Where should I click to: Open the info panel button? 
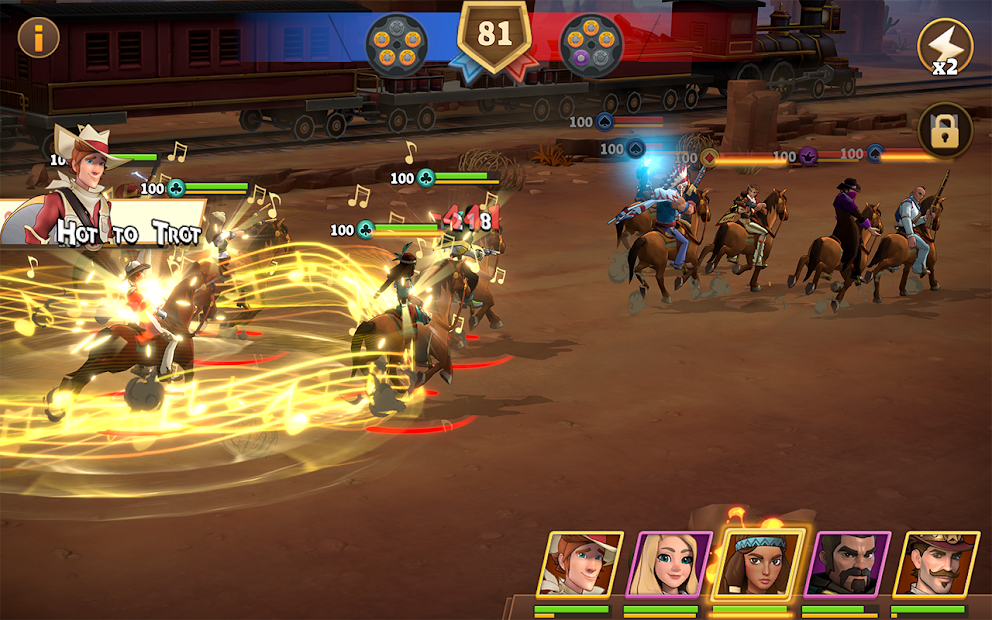[39, 38]
